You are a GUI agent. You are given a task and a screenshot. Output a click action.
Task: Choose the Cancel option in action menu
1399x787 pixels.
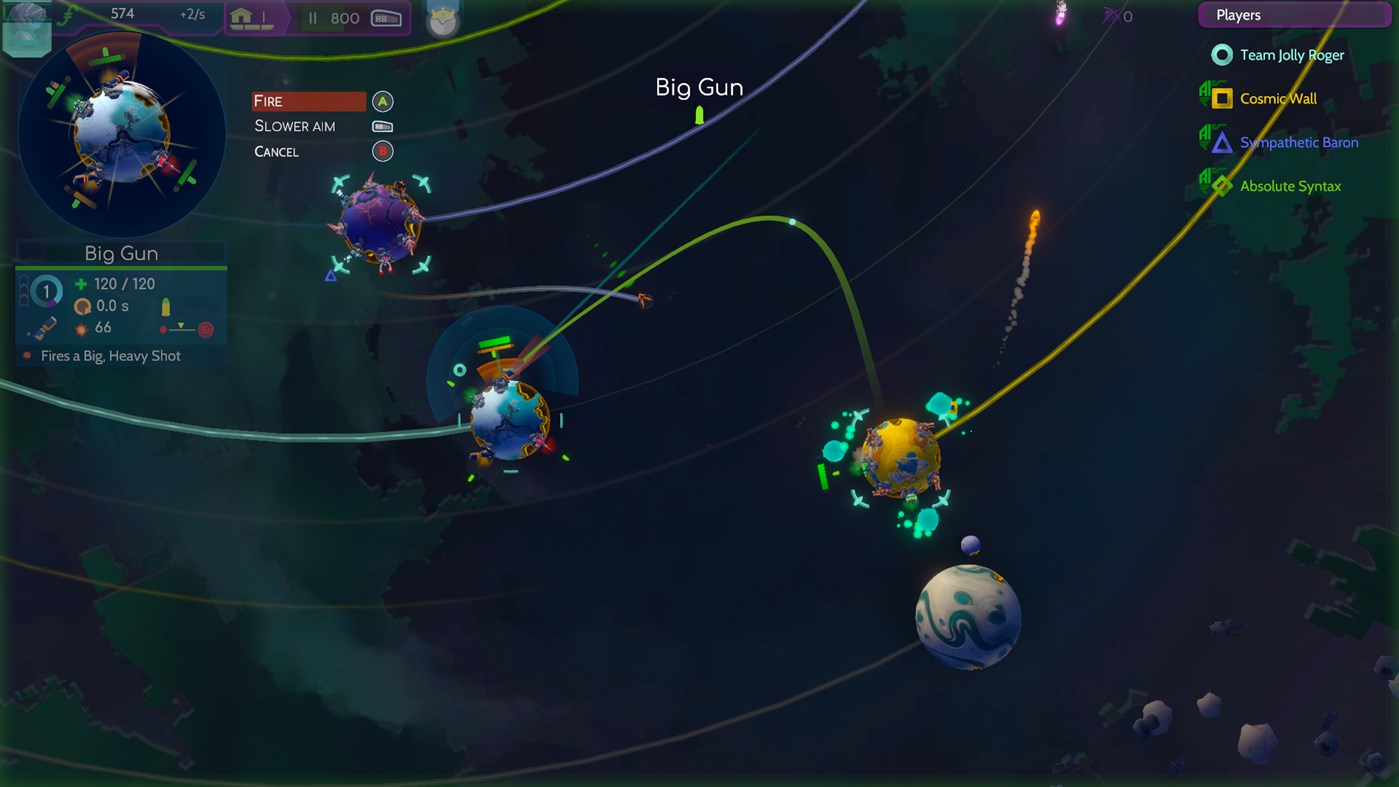tap(275, 151)
